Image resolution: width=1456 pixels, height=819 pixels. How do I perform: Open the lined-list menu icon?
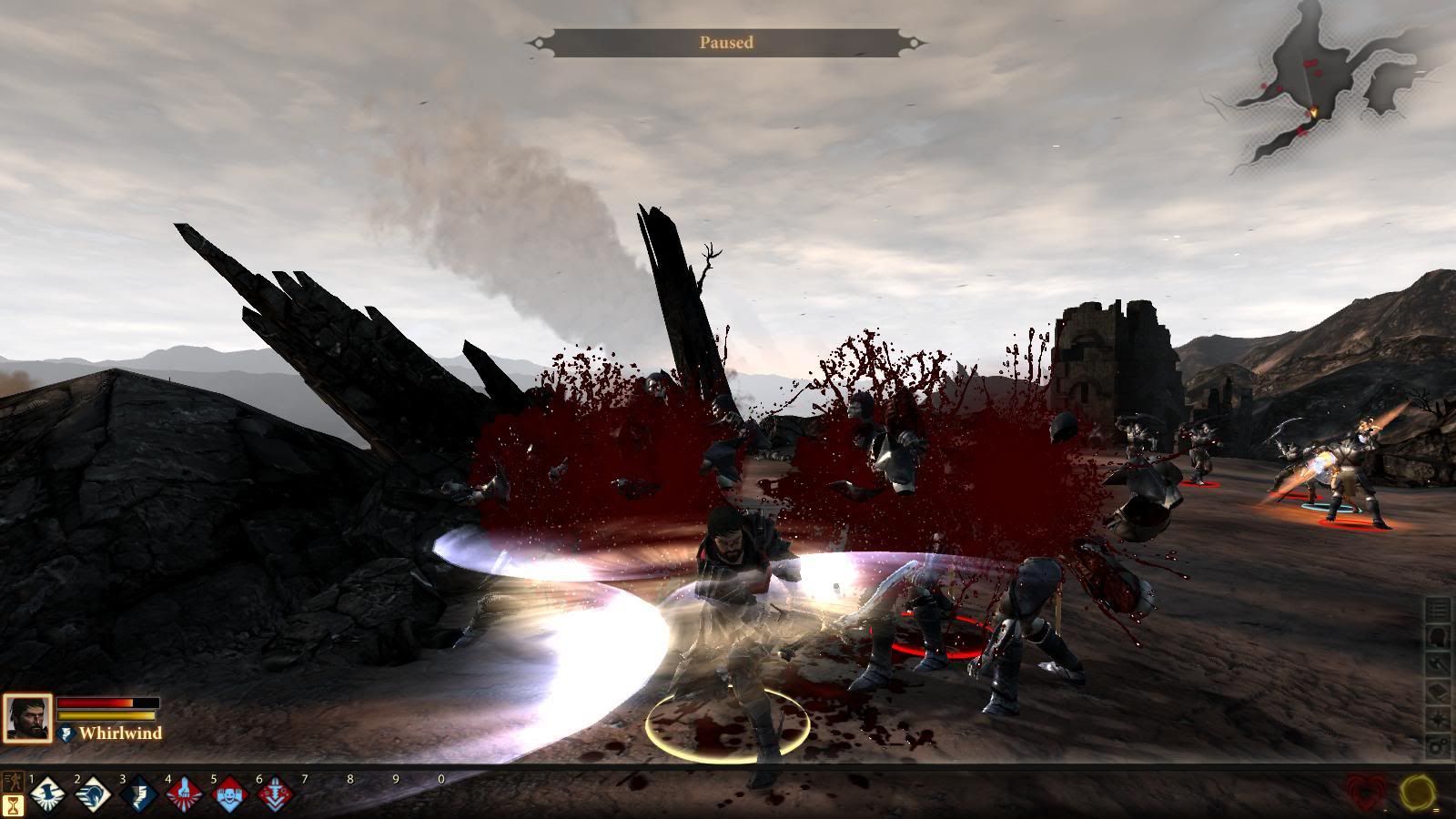1438,610
